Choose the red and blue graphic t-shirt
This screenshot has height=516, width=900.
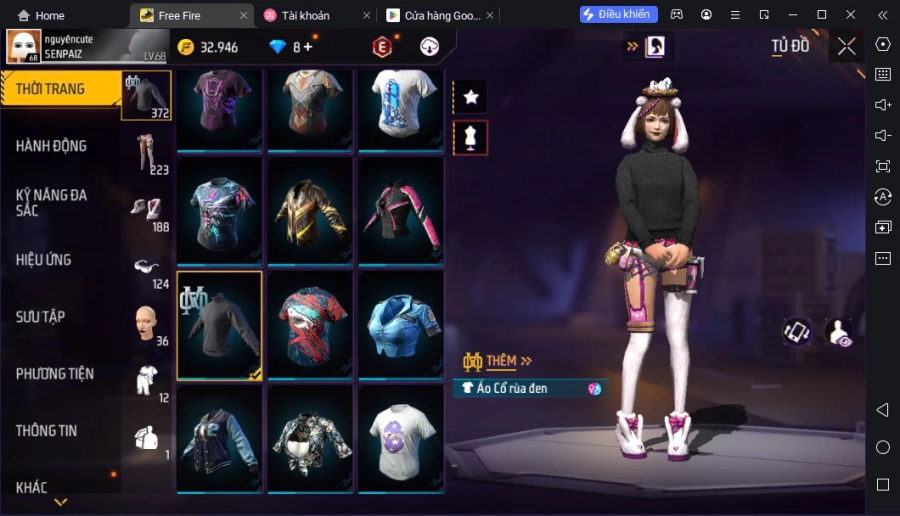[x=310, y=325]
